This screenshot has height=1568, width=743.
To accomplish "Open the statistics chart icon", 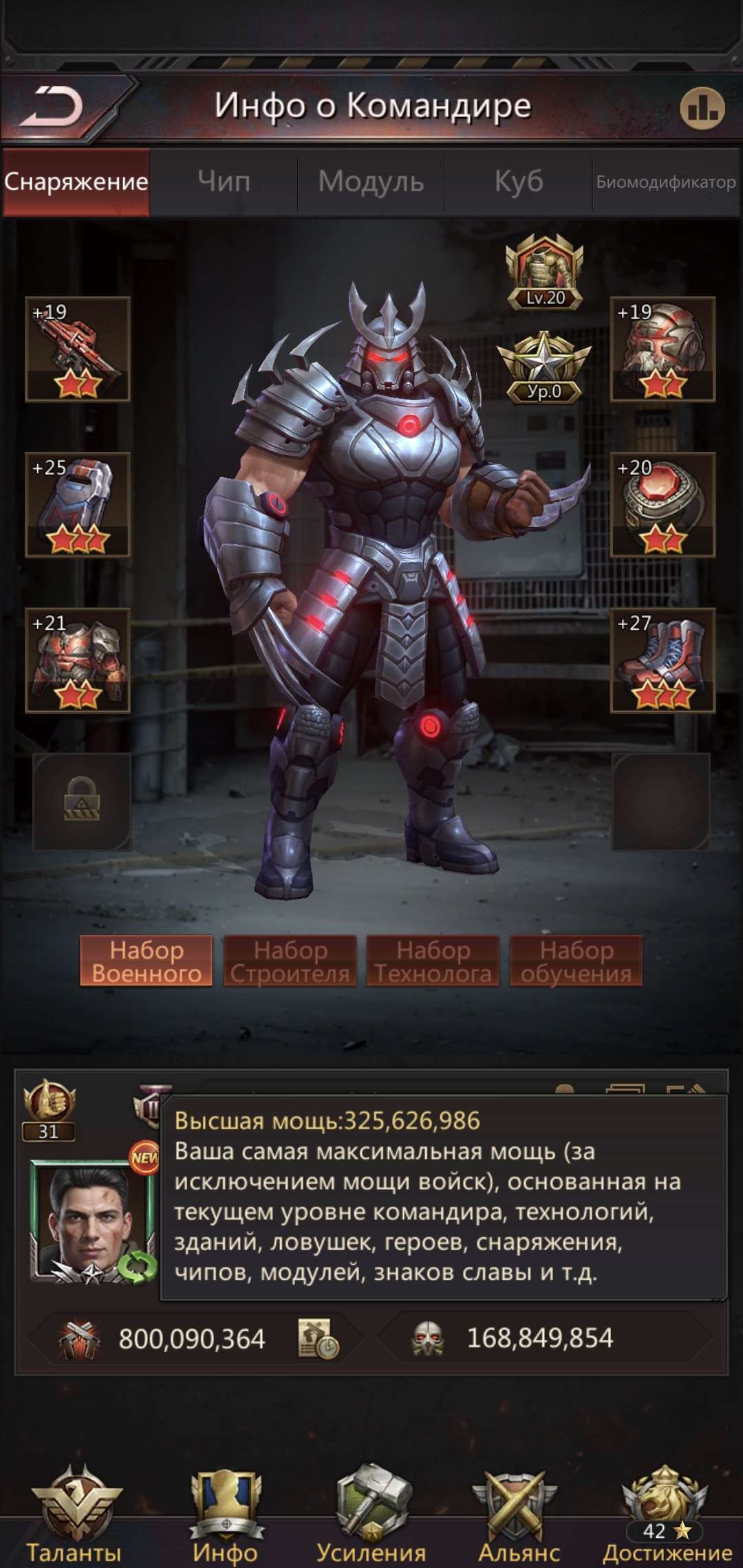I will tap(702, 109).
